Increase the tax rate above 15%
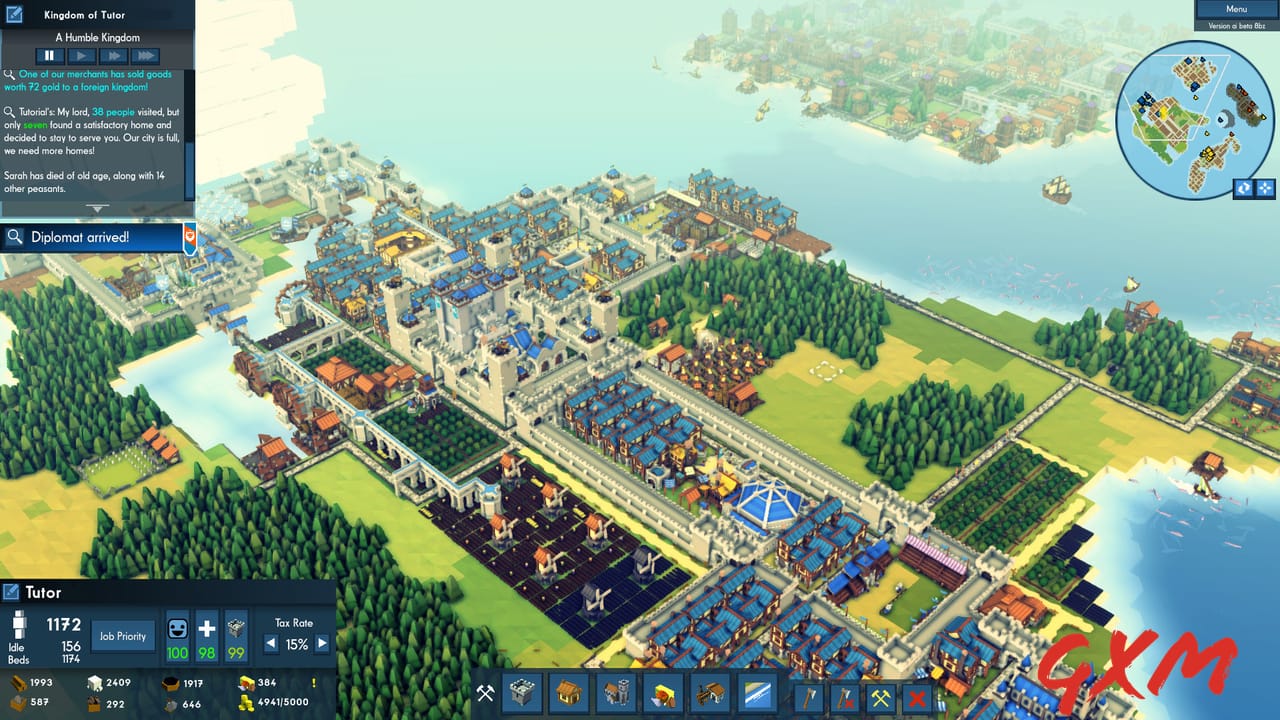The height and width of the screenshot is (720, 1280). pos(321,645)
